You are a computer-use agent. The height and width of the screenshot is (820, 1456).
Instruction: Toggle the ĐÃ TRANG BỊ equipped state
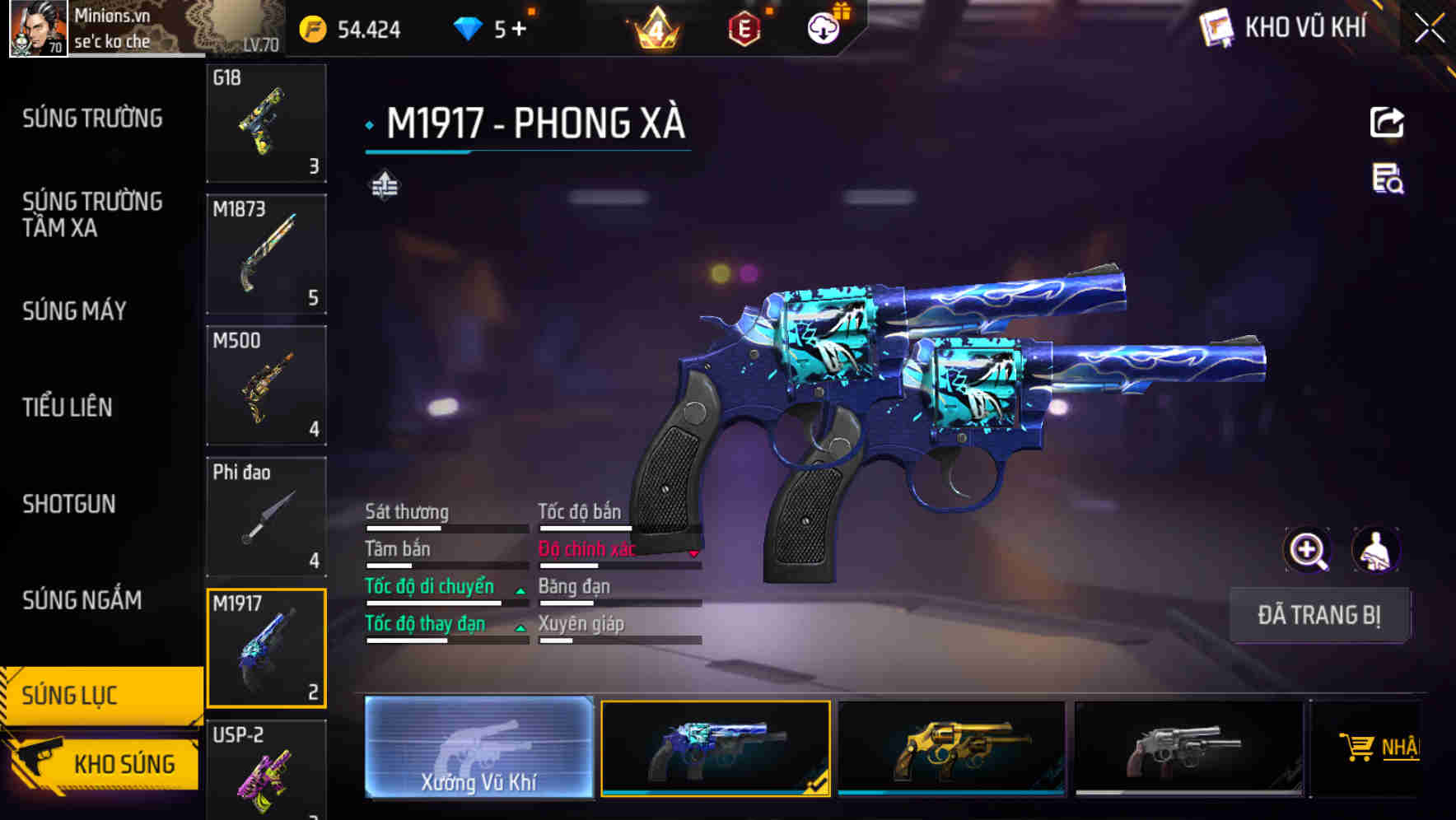[x=1319, y=615]
